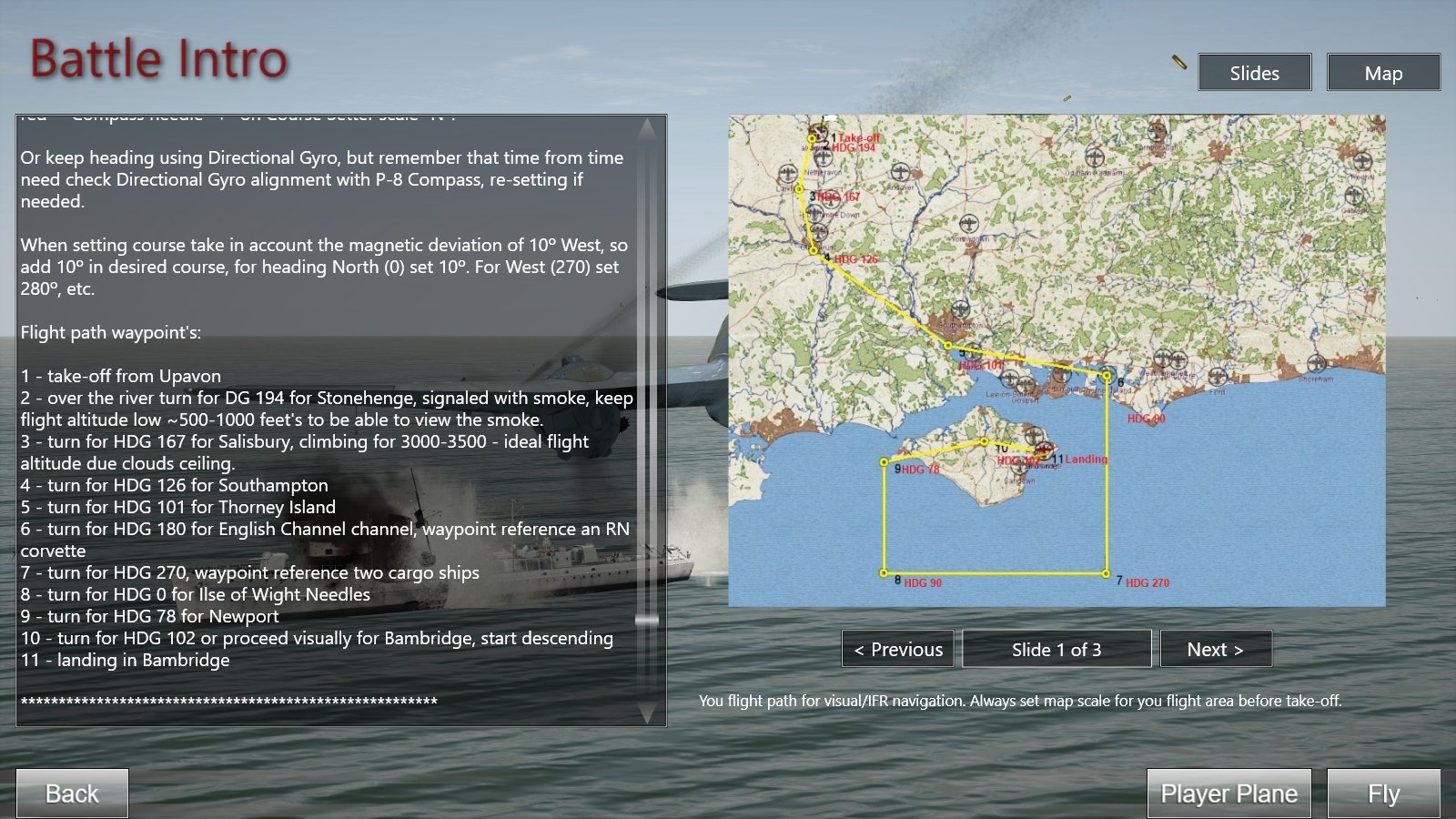Select the flight path map slide image
The image size is (1456, 819).
[x=1057, y=360]
